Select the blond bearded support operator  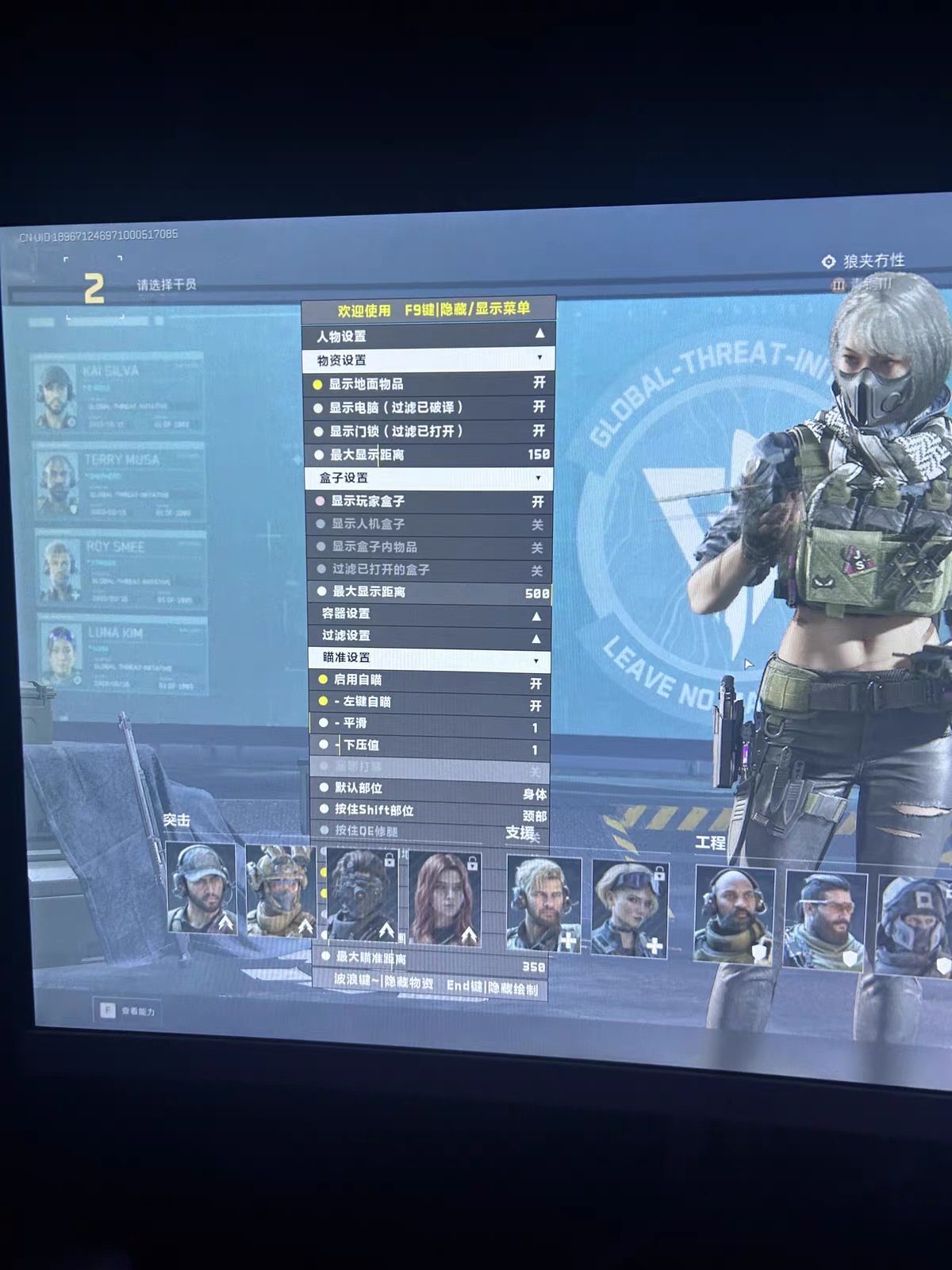point(544,904)
